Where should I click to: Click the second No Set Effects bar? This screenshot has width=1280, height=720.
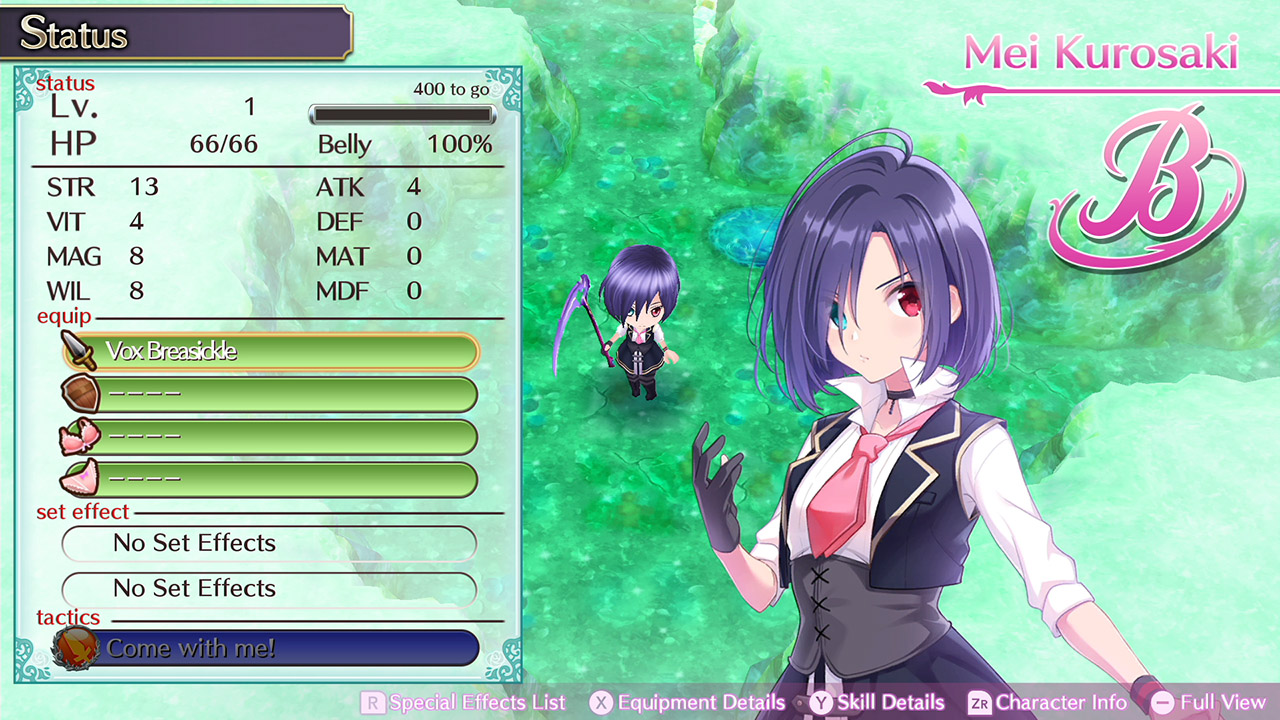pos(268,588)
